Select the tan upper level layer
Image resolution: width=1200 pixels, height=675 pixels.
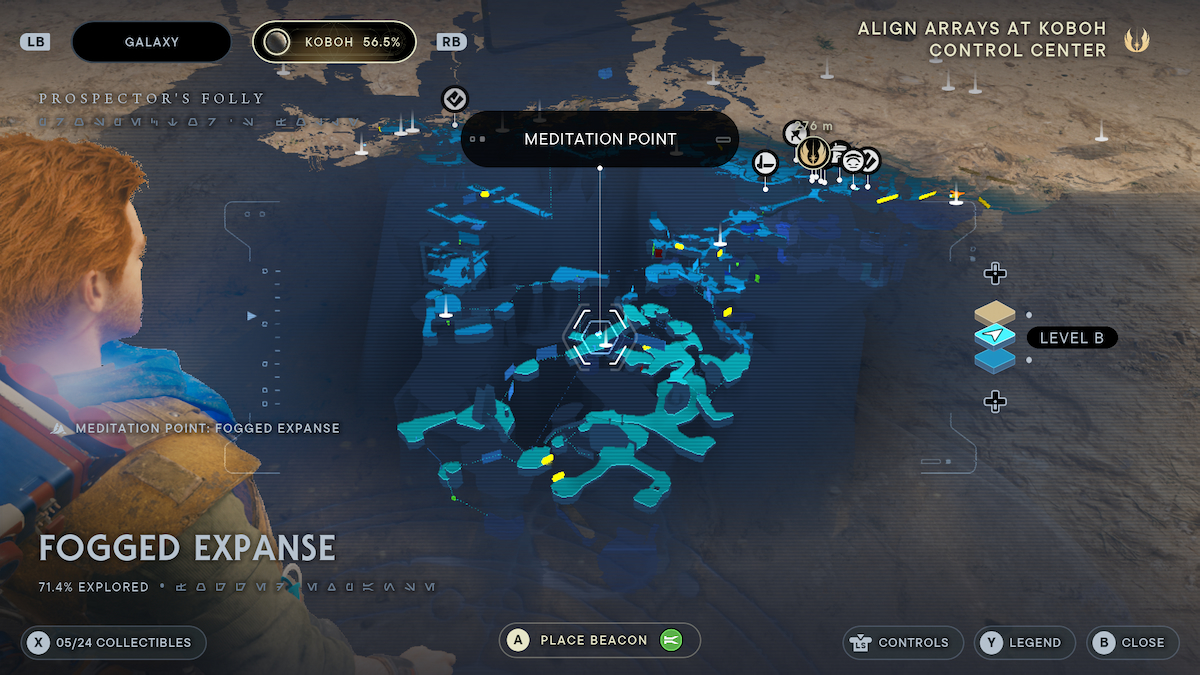[x=994, y=314]
